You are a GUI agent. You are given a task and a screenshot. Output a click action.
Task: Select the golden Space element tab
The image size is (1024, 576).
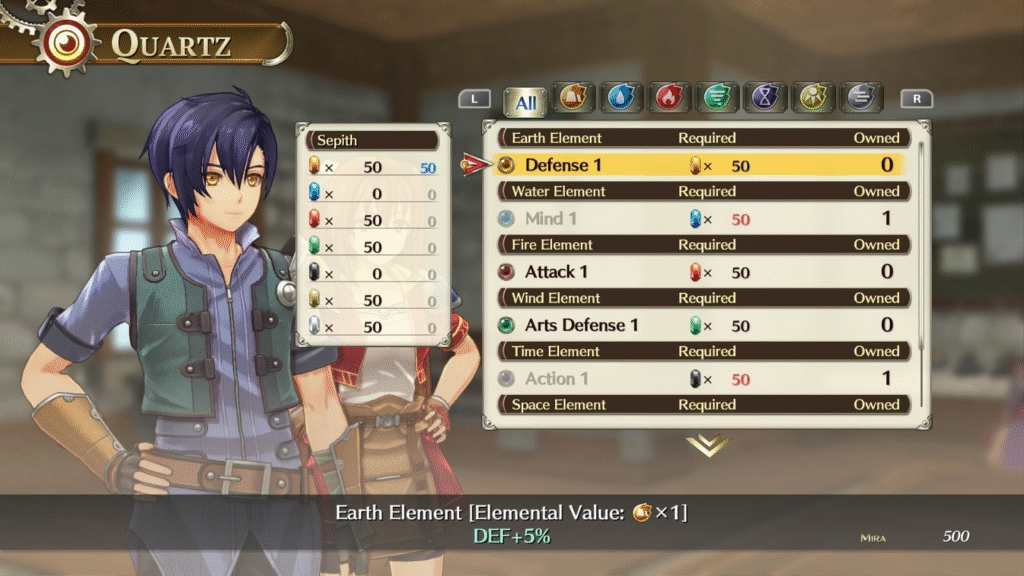[813, 98]
